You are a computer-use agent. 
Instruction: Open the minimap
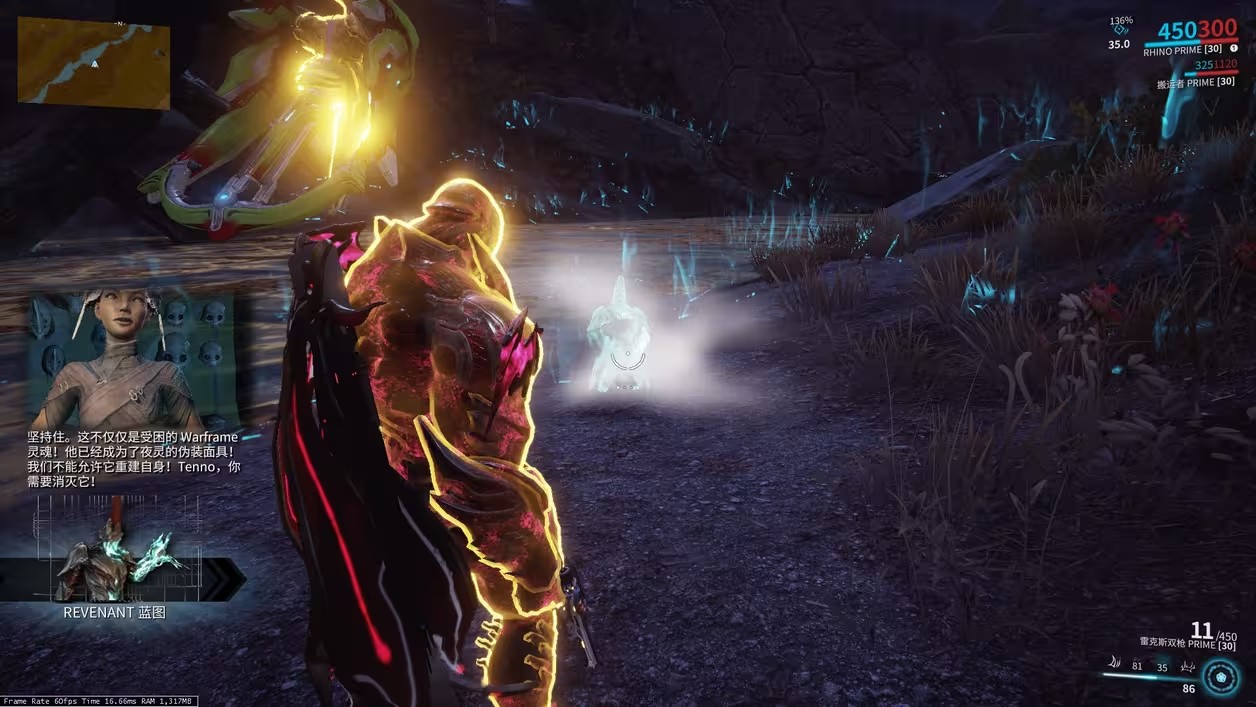click(94, 62)
